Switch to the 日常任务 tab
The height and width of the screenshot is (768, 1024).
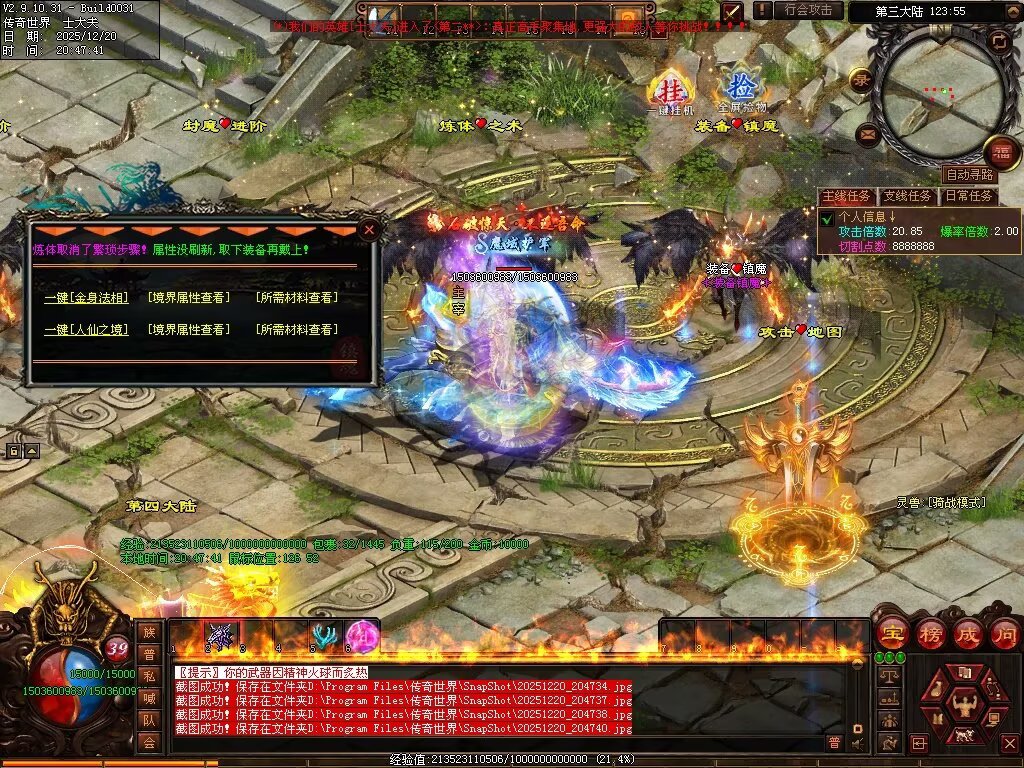click(969, 196)
